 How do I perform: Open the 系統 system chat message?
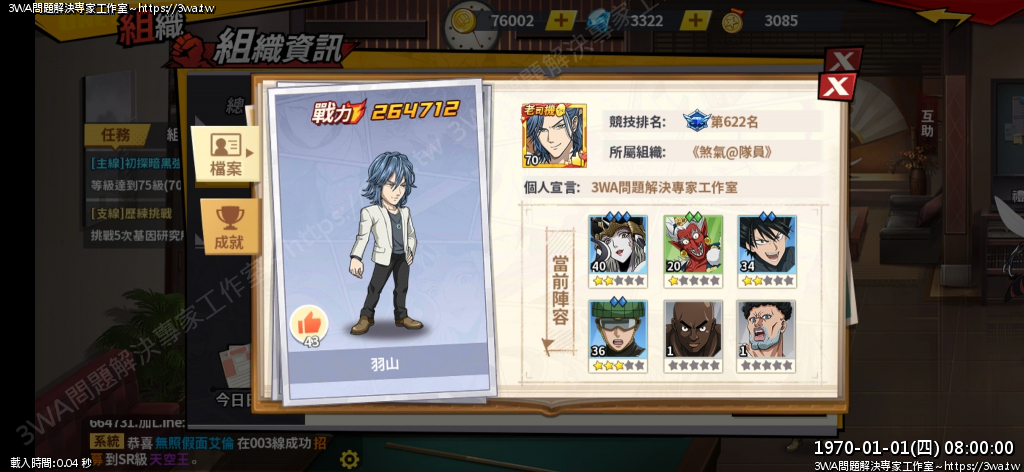click(x=105, y=441)
